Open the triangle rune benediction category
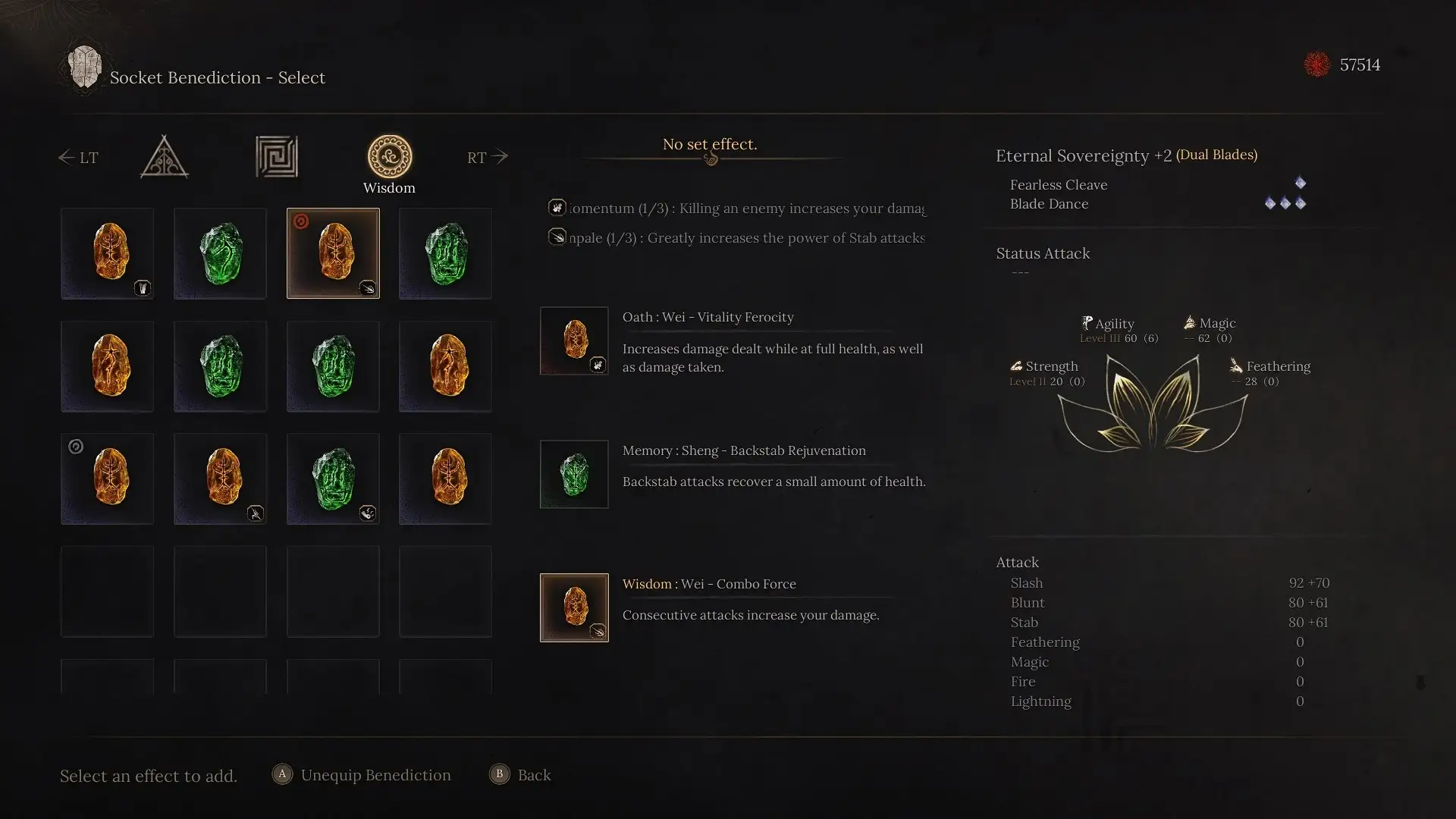Image resolution: width=1456 pixels, height=819 pixels. (x=164, y=157)
